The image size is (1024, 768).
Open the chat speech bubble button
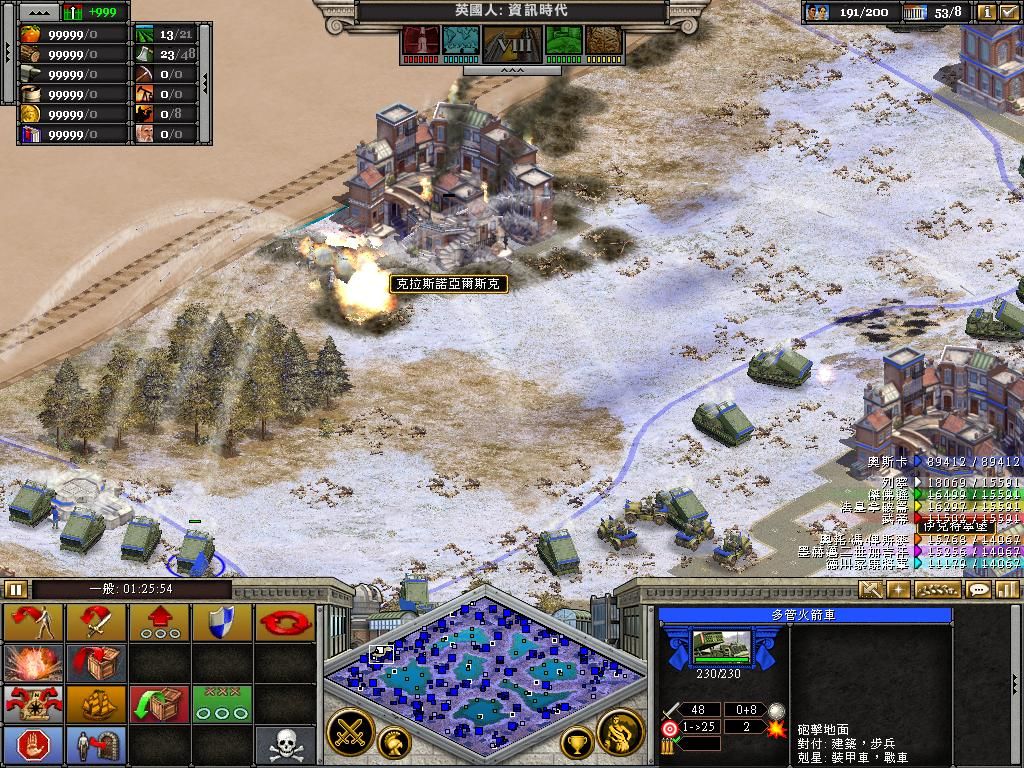pos(979,589)
